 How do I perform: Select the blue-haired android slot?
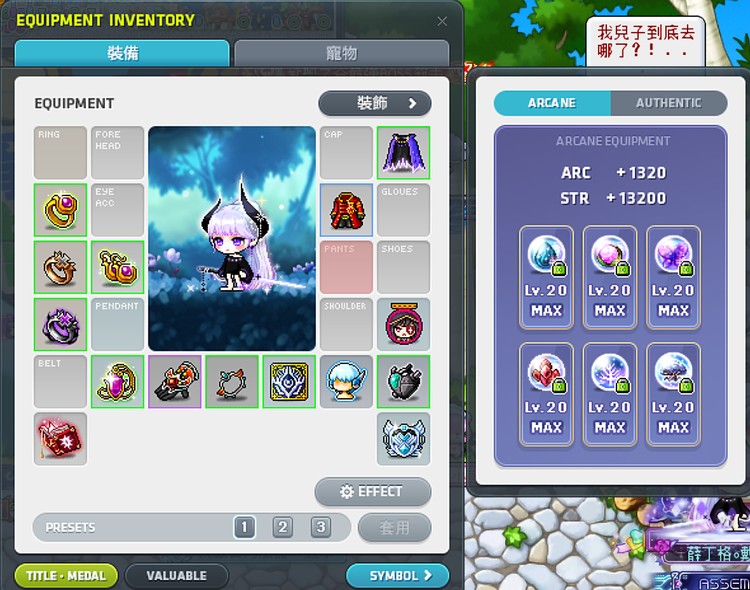click(346, 382)
